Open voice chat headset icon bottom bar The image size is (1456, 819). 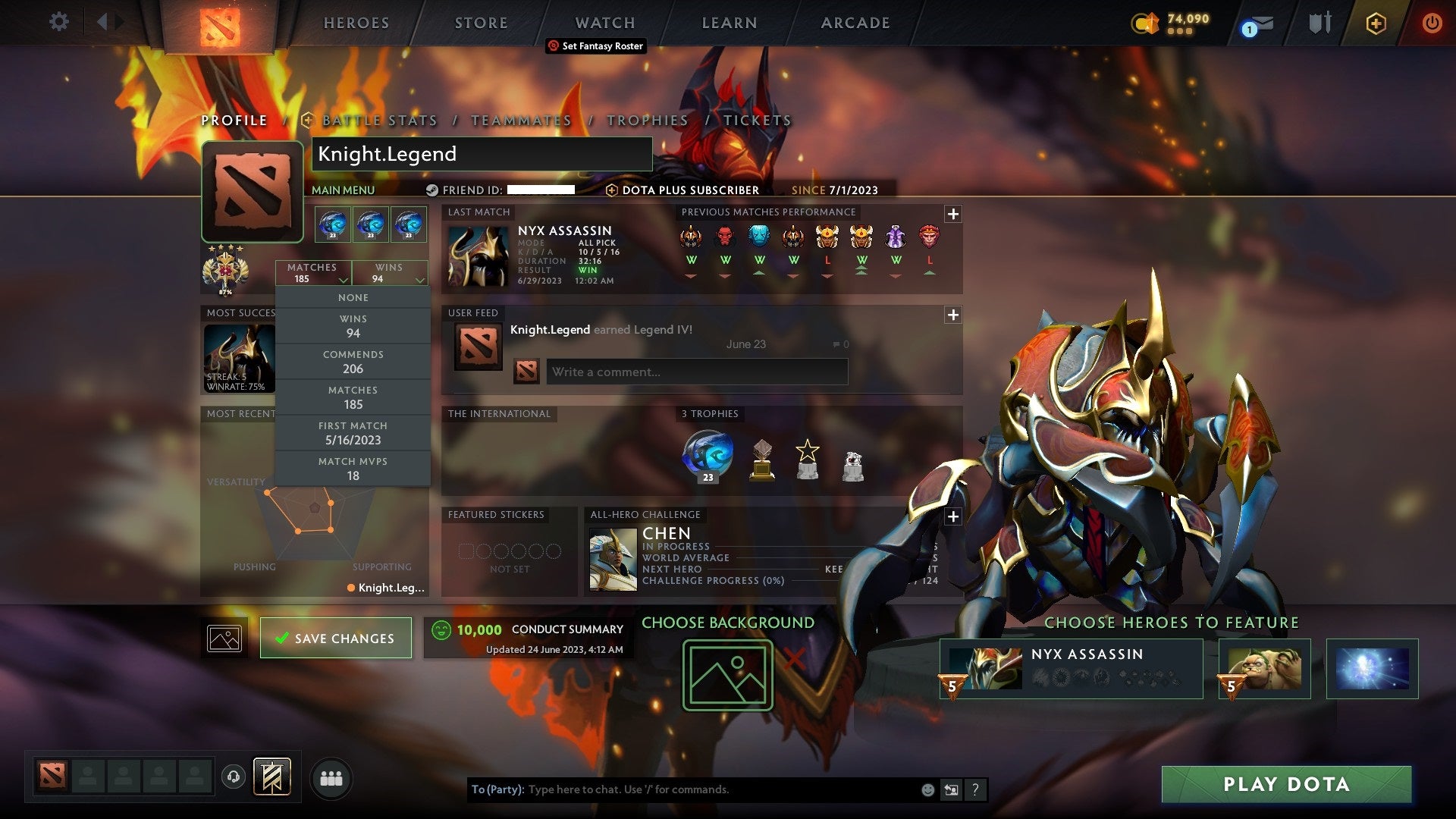233,778
